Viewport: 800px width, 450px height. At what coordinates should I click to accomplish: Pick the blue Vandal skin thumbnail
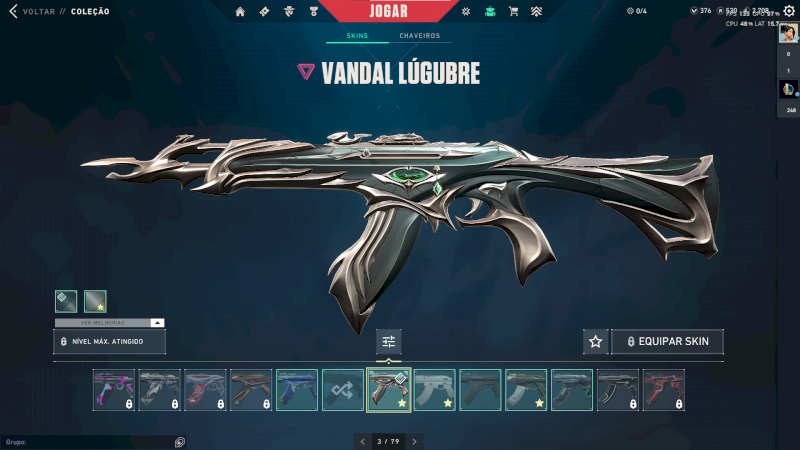click(297, 390)
